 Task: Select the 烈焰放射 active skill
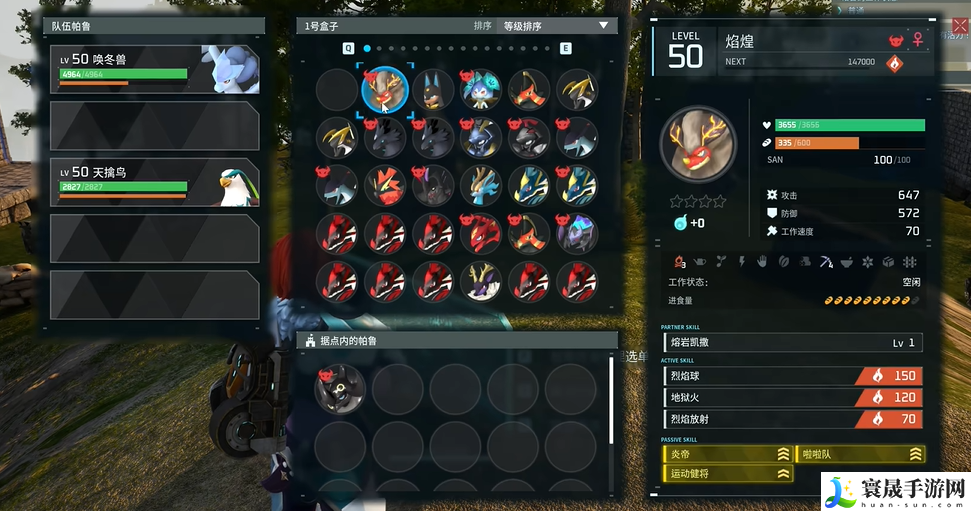pyautogui.click(x=792, y=419)
